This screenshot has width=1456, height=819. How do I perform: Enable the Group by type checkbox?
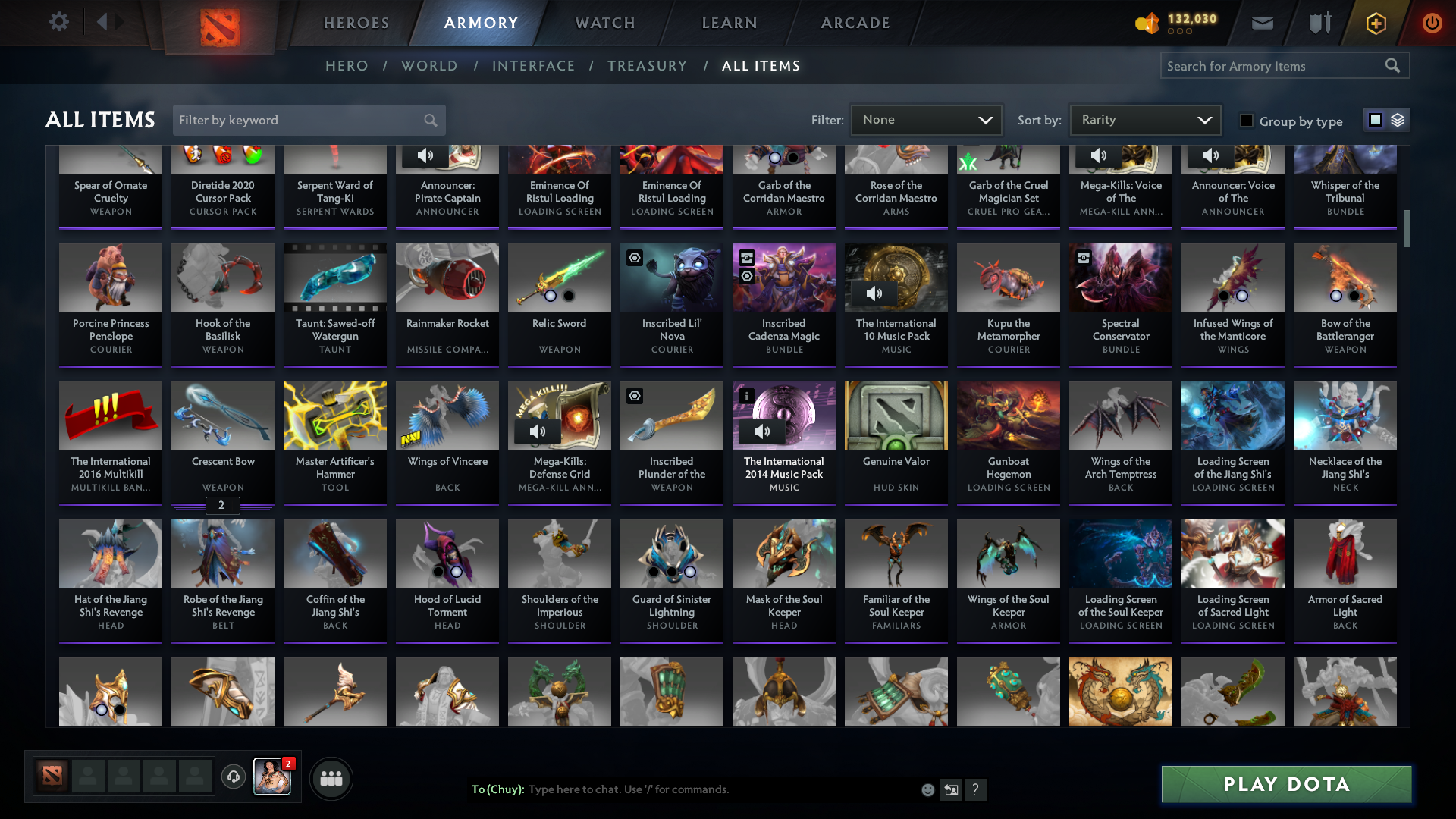point(1247,121)
